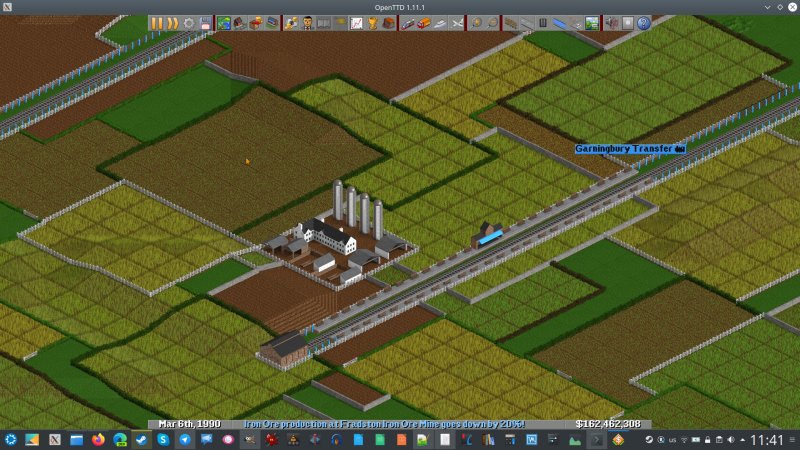Screen dimensions: 800x450
Task: Open the ship list
Action: 441,22
